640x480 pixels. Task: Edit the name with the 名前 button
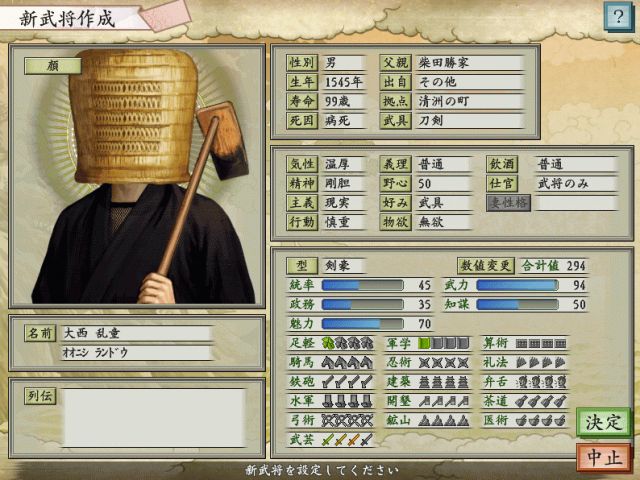click(40, 333)
